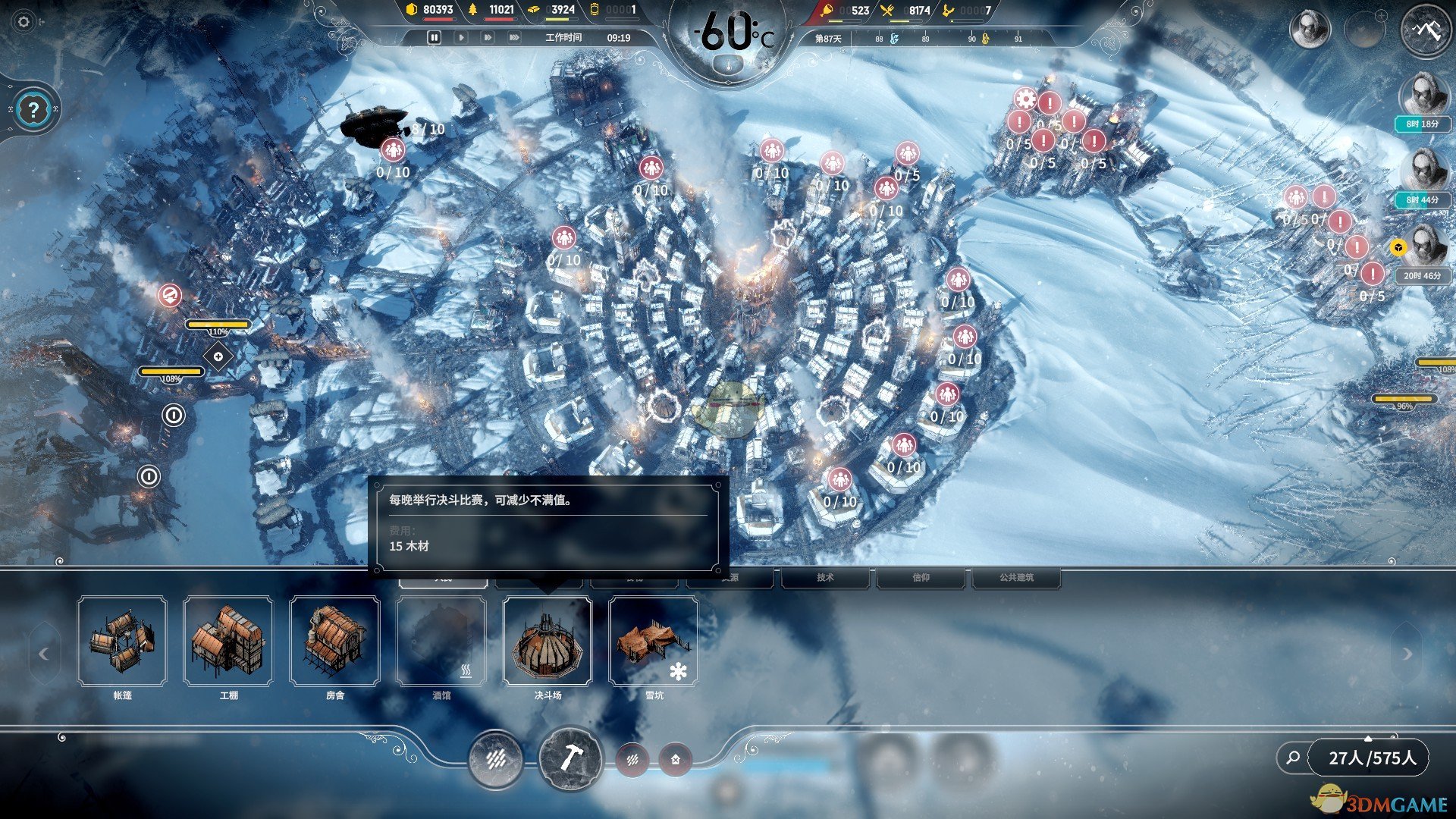This screenshot has height=819, width=1456.
Task: Open the magnifier search next to population
Action: (x=1293, y=758)
